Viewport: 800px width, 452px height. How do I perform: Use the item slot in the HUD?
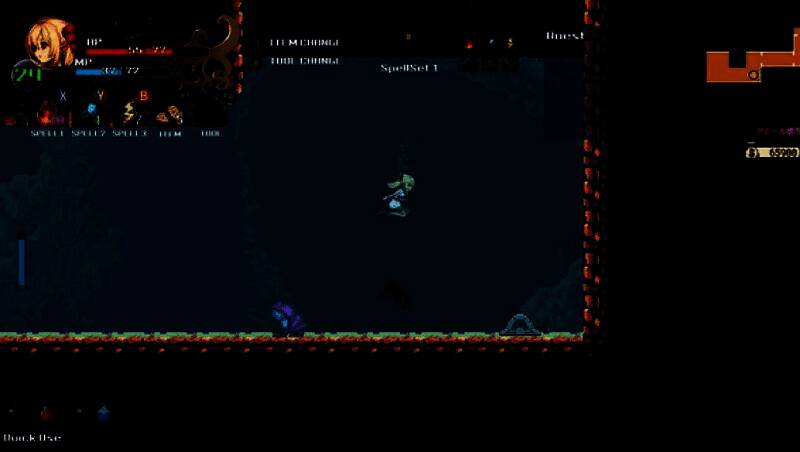click(171, 115)
